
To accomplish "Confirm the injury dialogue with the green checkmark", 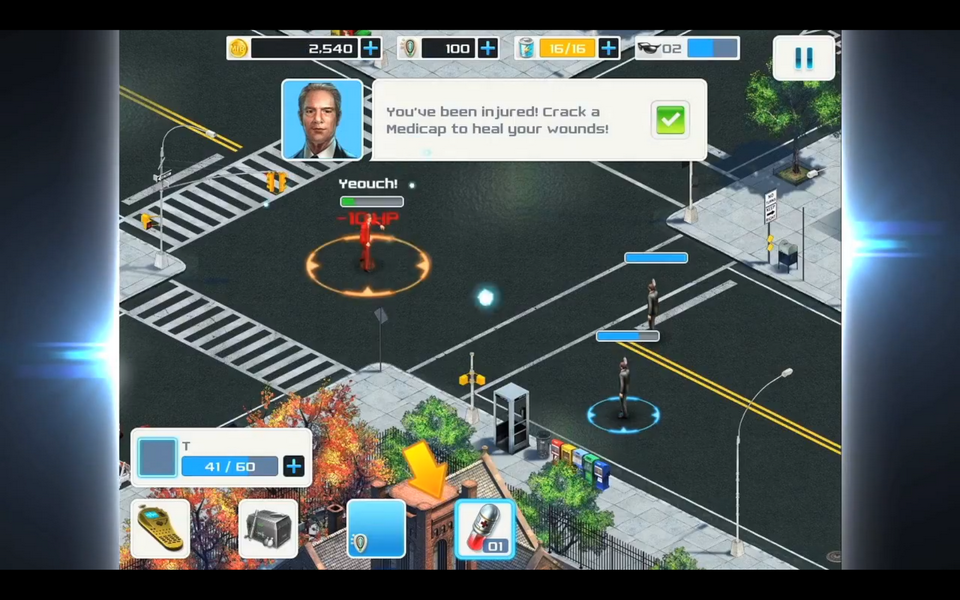I will click(670, 120).
